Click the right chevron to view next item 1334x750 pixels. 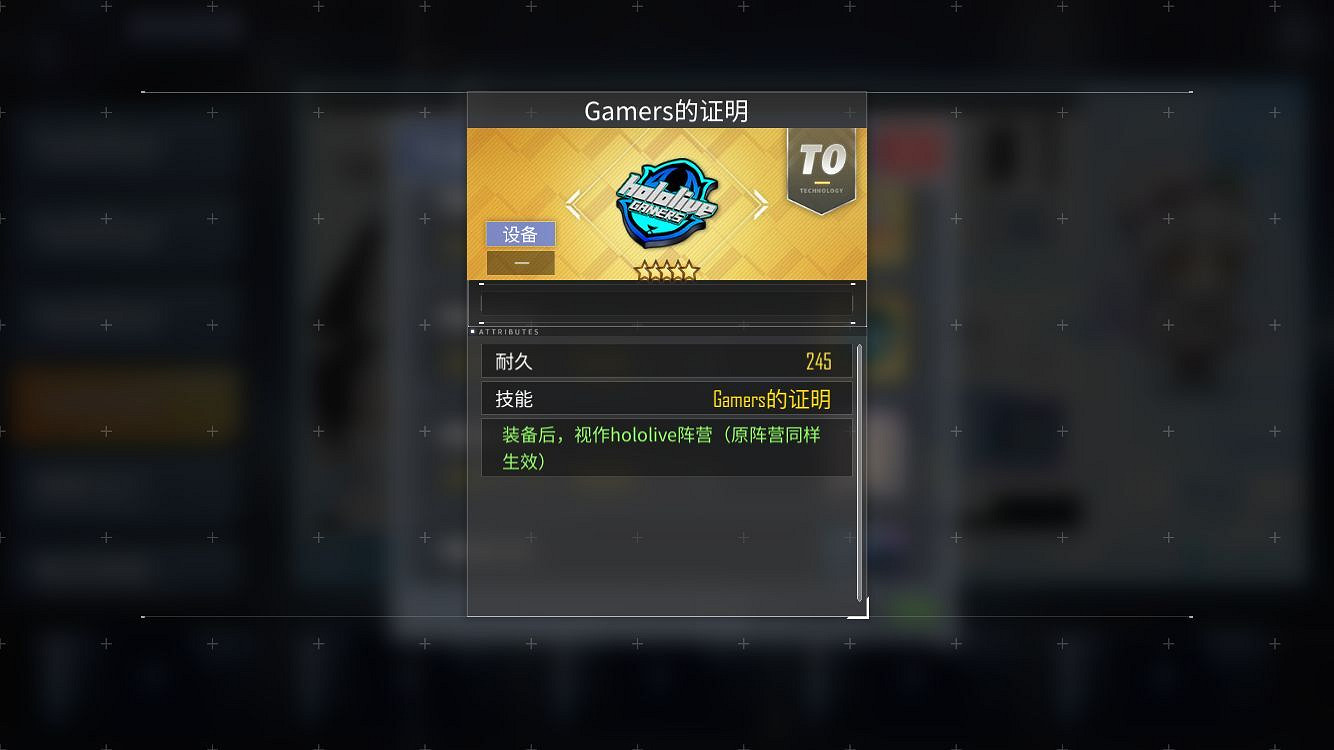(761, 203)
